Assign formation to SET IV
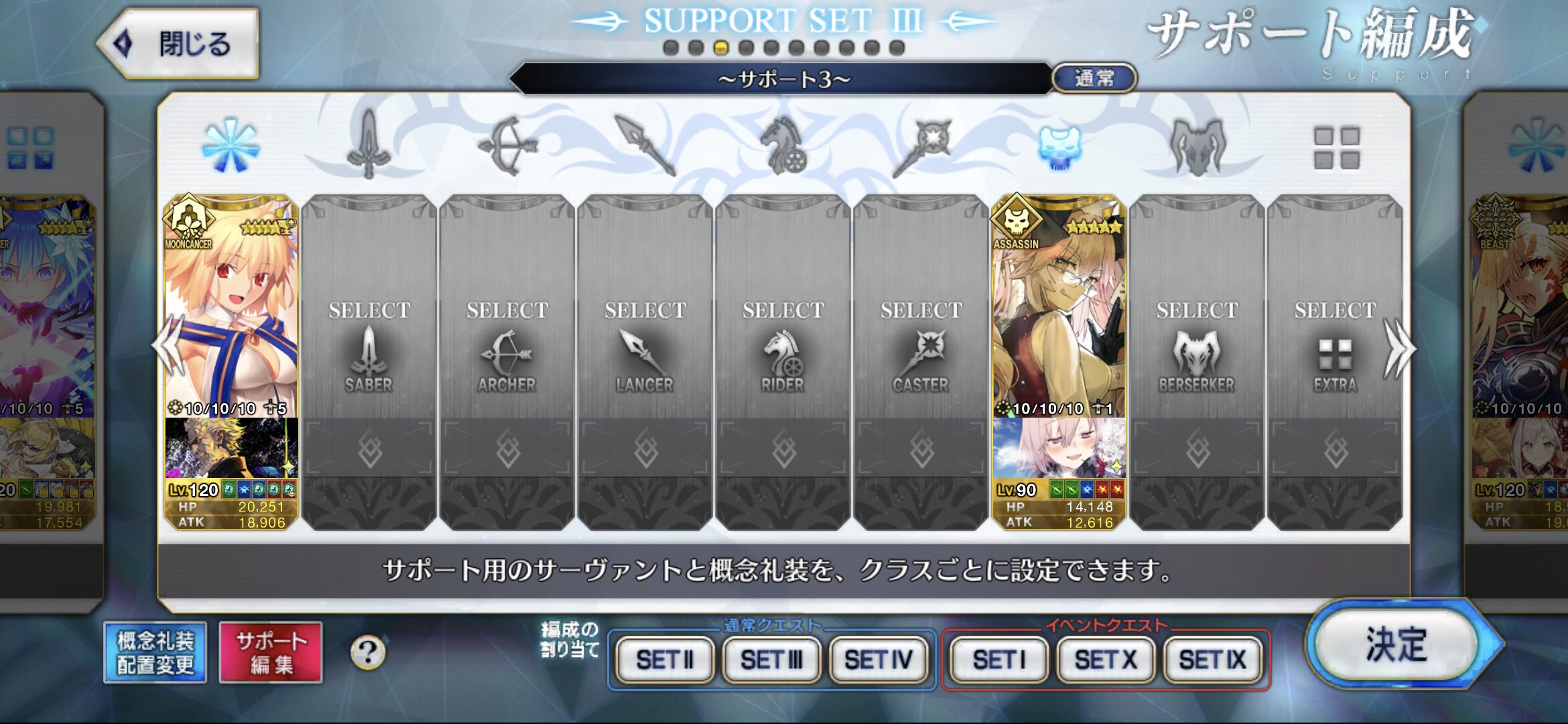Screen dimensions: 1568x724 [x=878, y=660]
